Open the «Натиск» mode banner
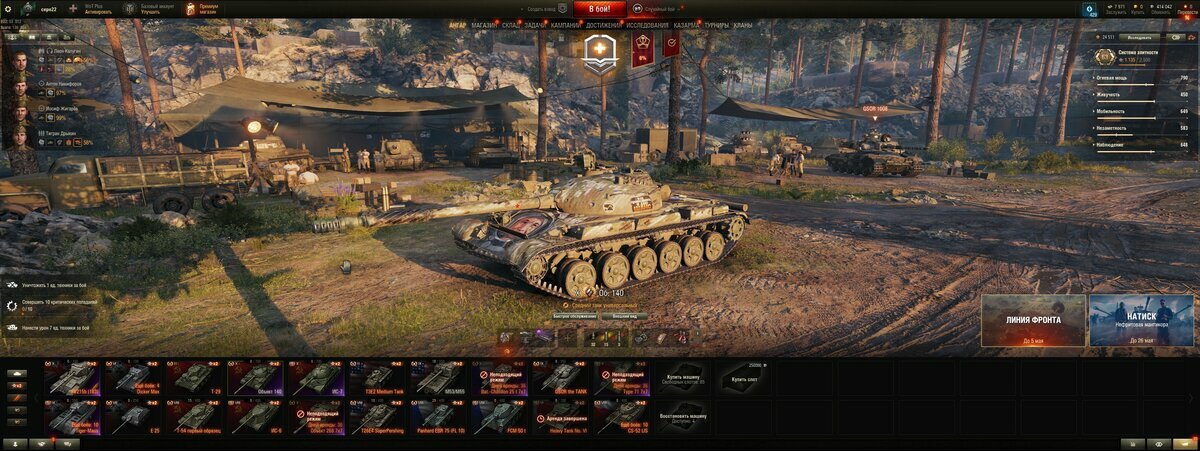 pyautogui.click(x=1141, y=320)
